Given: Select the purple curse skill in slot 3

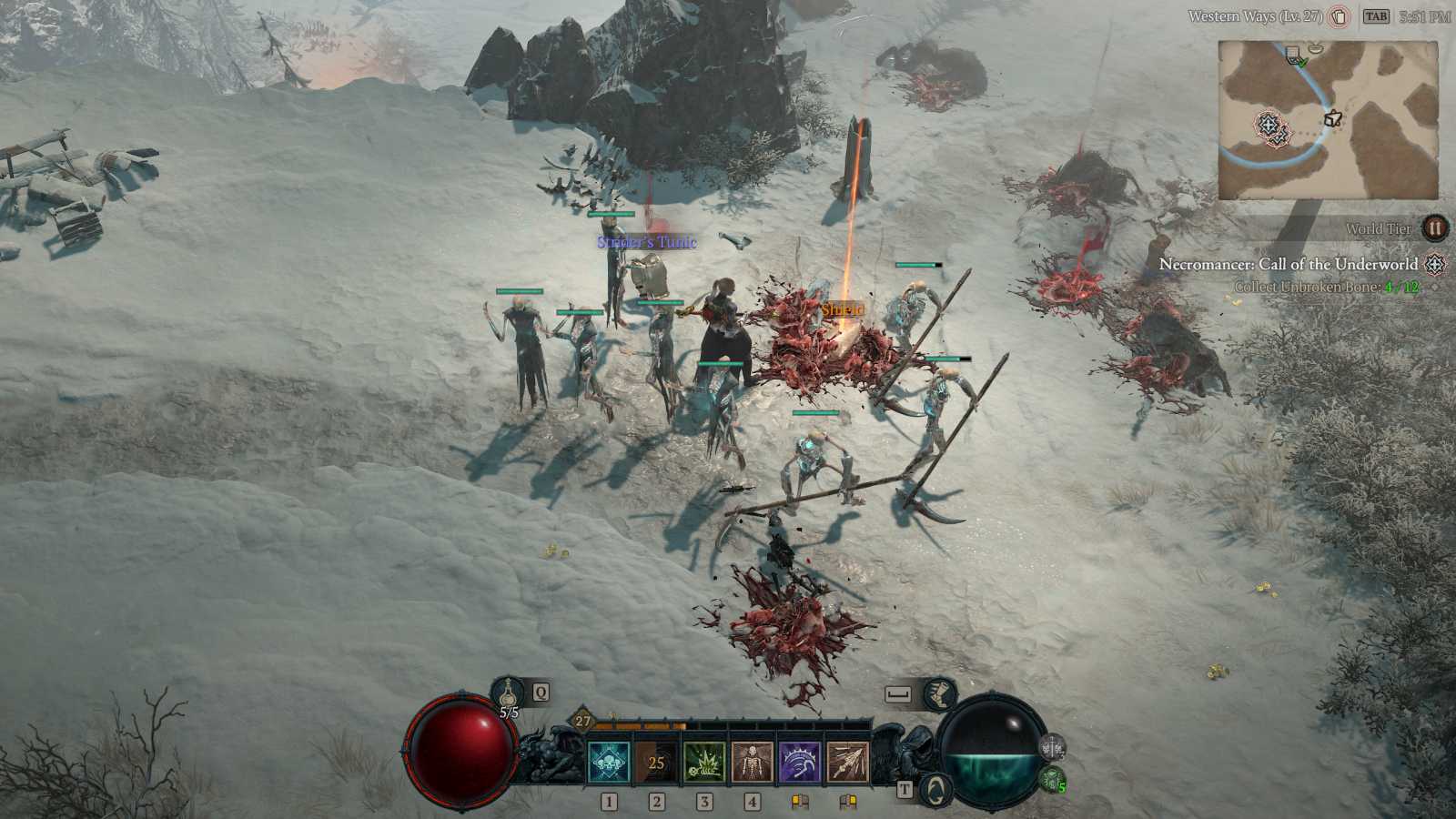Looking at the screenshot, I should [x=799, y=760].
